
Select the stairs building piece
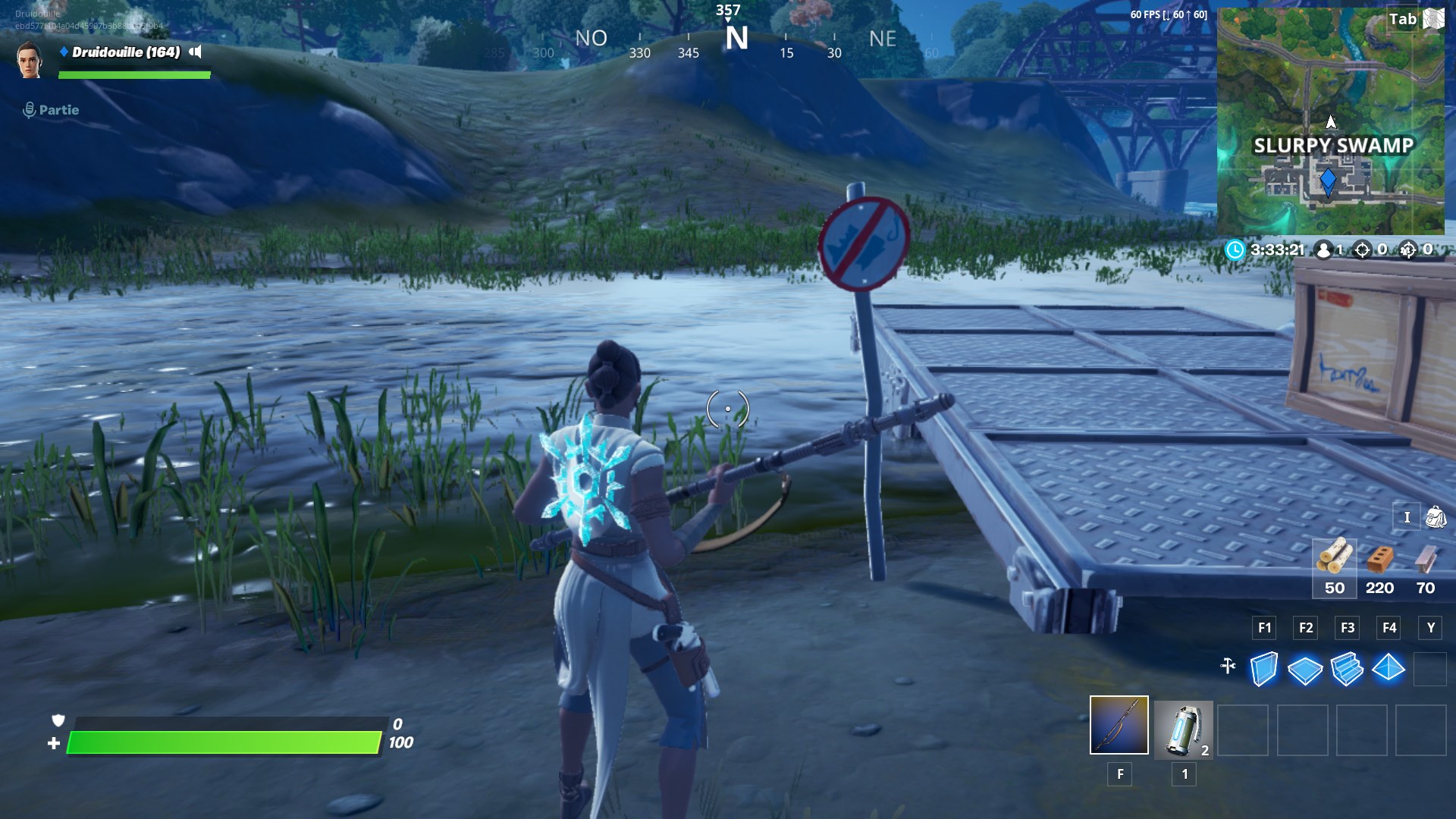click(x=1348, y=671)
